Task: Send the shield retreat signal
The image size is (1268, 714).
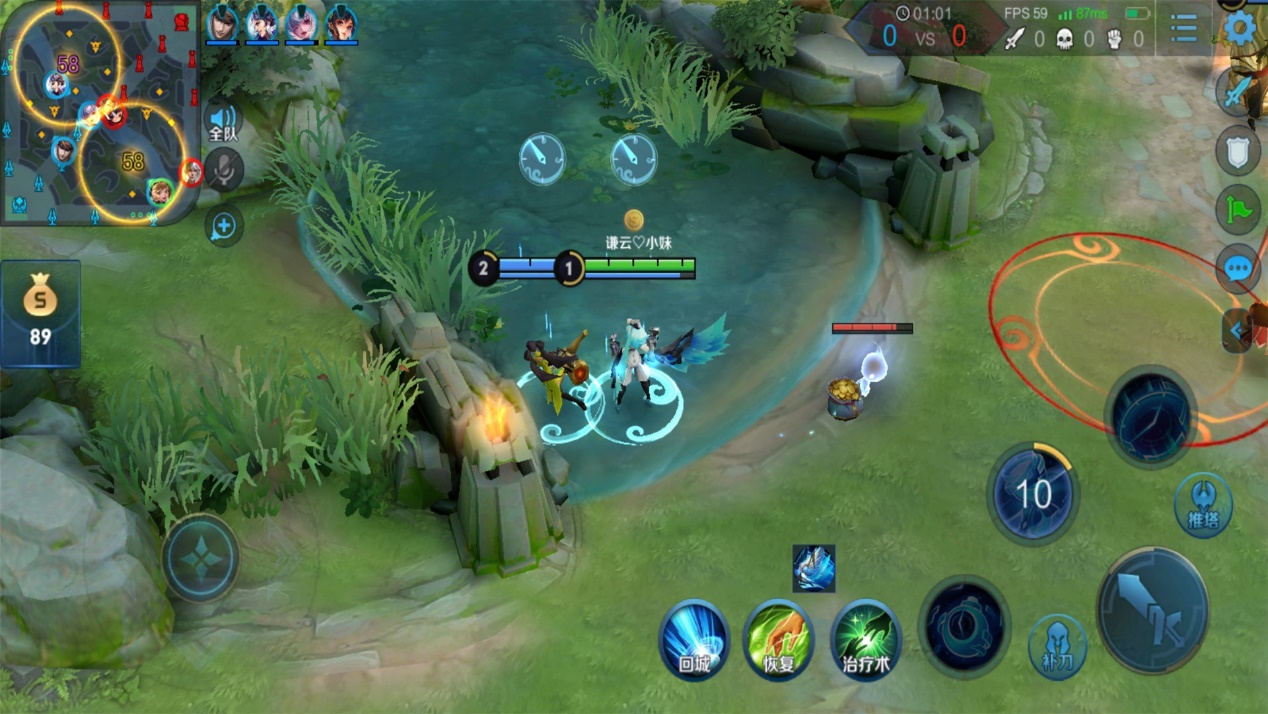Action: tap(1238, 151)
